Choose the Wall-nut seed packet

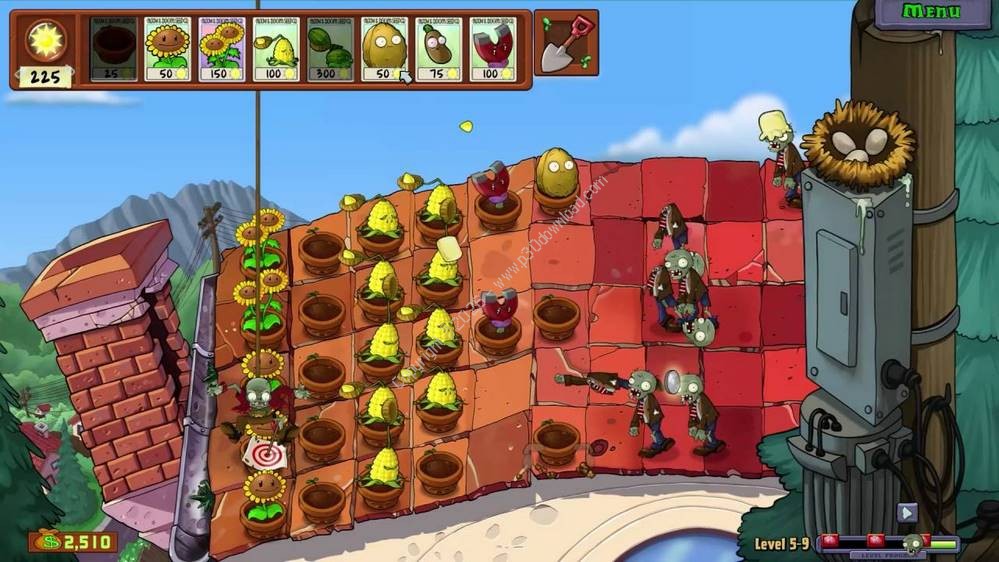384,48
